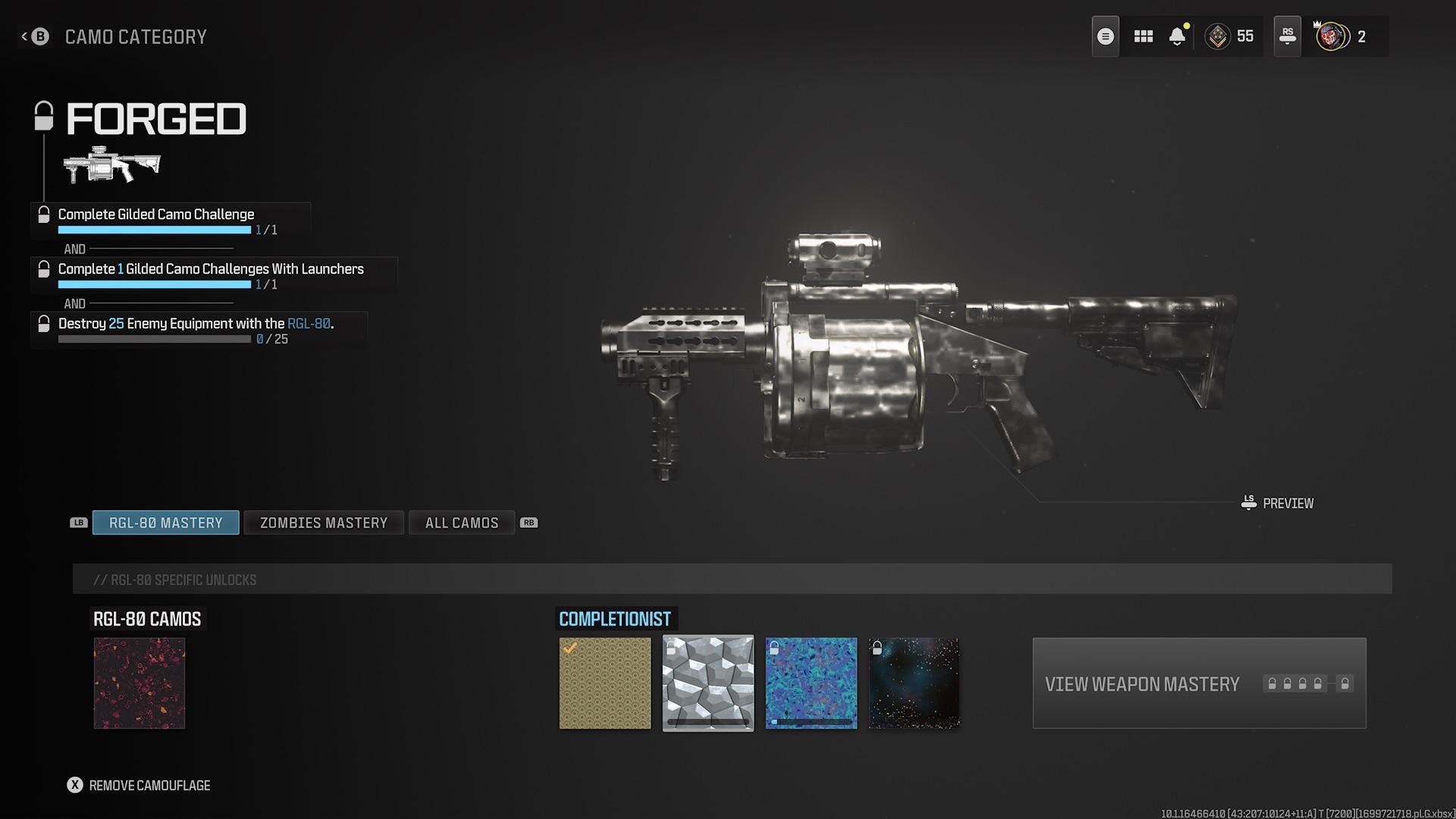The width and height of the screenshot is (1456, 819).
Task: Select the red RGL-80 camo thumbnail
Action: pyautogui.click(x=140, y=682)
